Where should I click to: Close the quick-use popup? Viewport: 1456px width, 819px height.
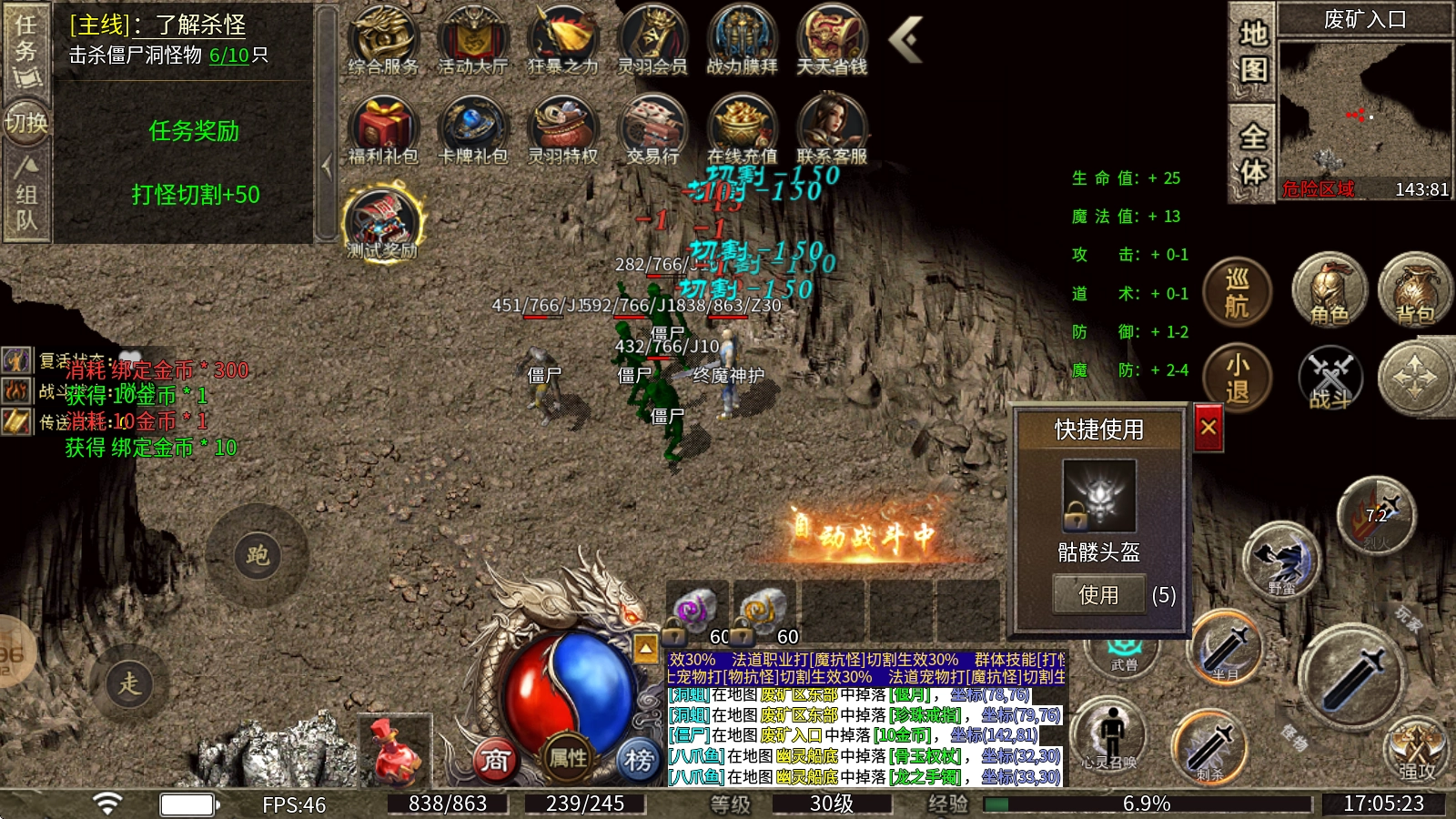click(x=1208, y=427)
